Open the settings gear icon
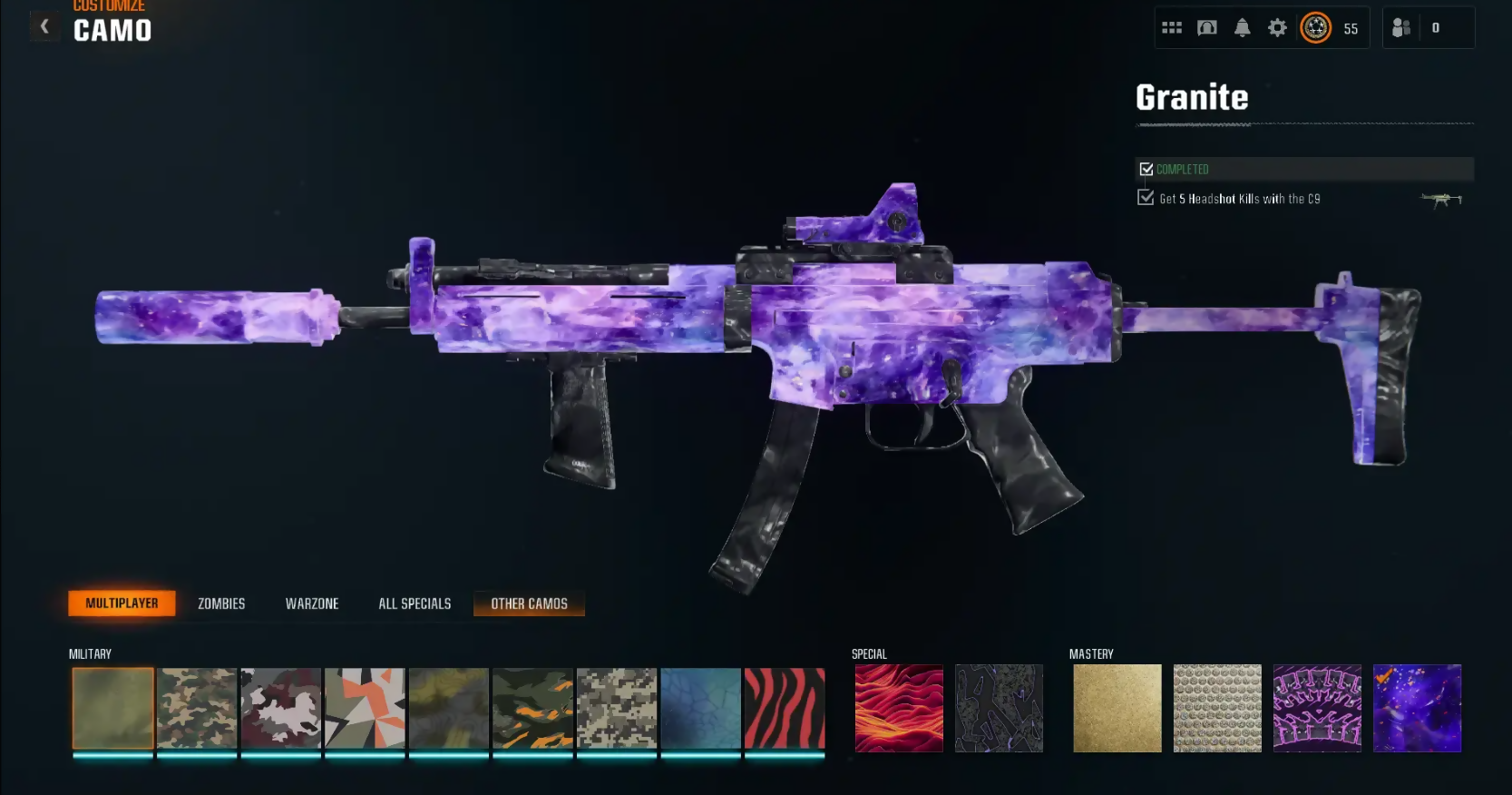This screenshot has height=795, width=1512. point(1277,28)
